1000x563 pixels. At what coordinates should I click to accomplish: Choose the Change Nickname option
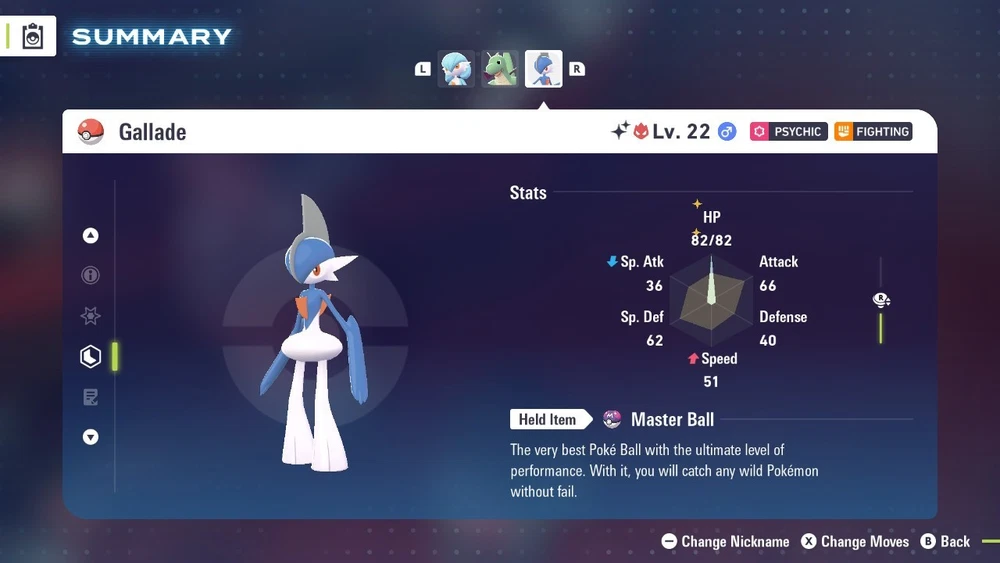pyautogui.click(x=725, y=541)
